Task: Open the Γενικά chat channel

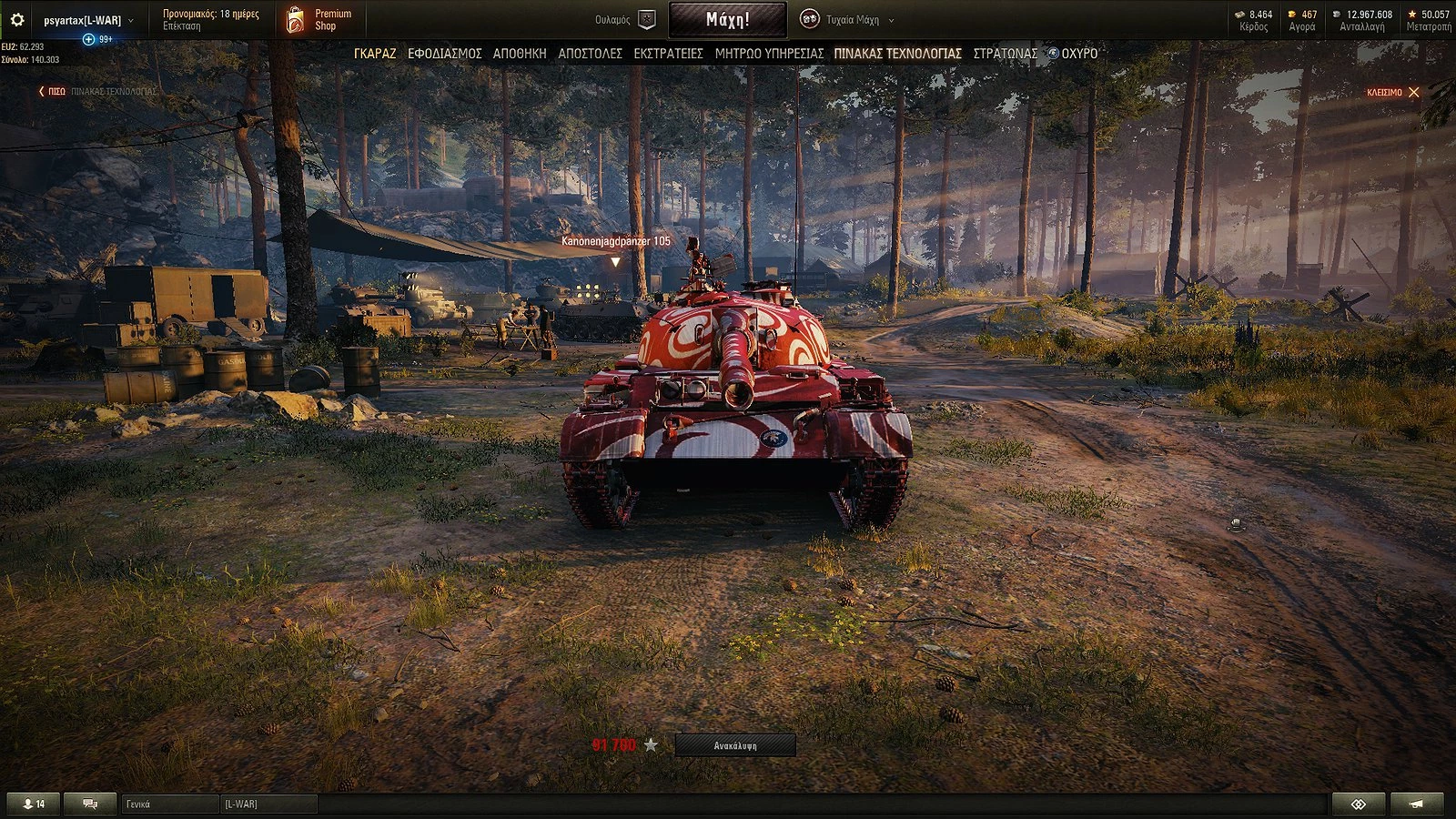Action: coord(170,804)
